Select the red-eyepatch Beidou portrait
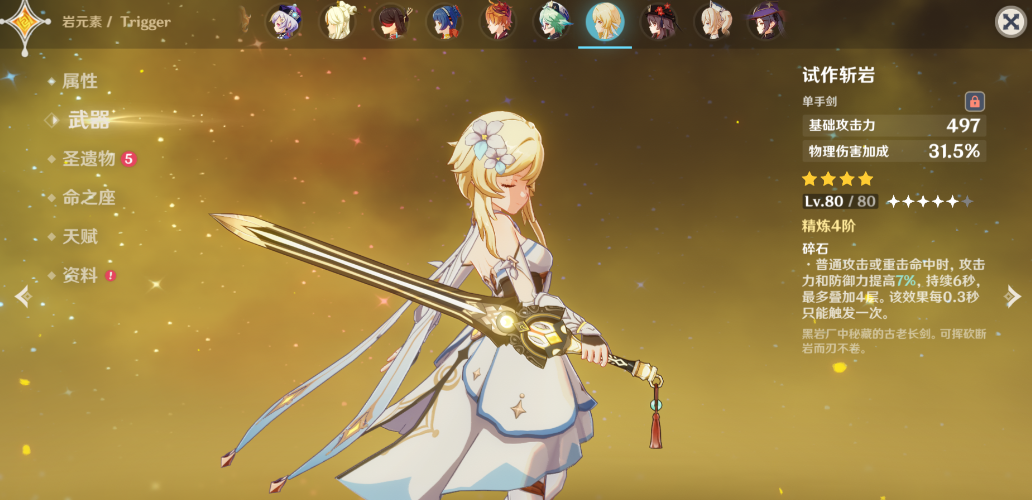Viewport: 1032px width, 500px height. pyautogui.click(x=391, y=22)
